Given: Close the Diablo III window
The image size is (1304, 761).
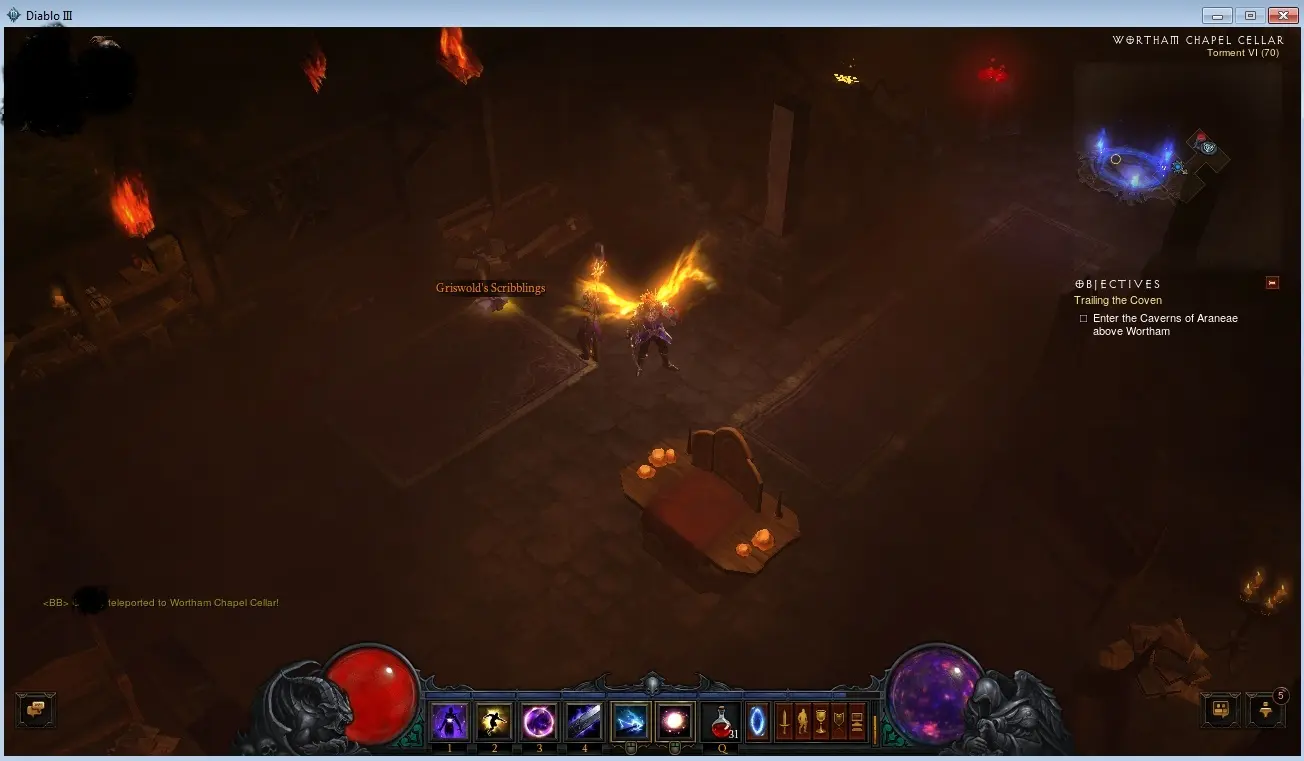Looking at the screenshot, I should [1281, 15].
